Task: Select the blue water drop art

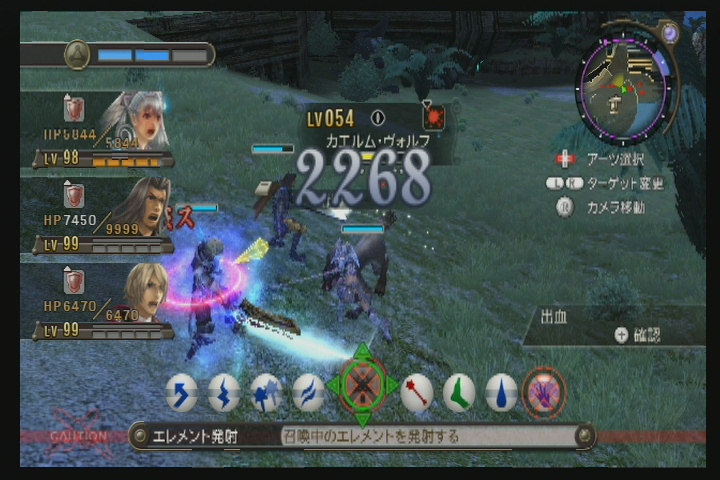Action: [x=501, y=393]
